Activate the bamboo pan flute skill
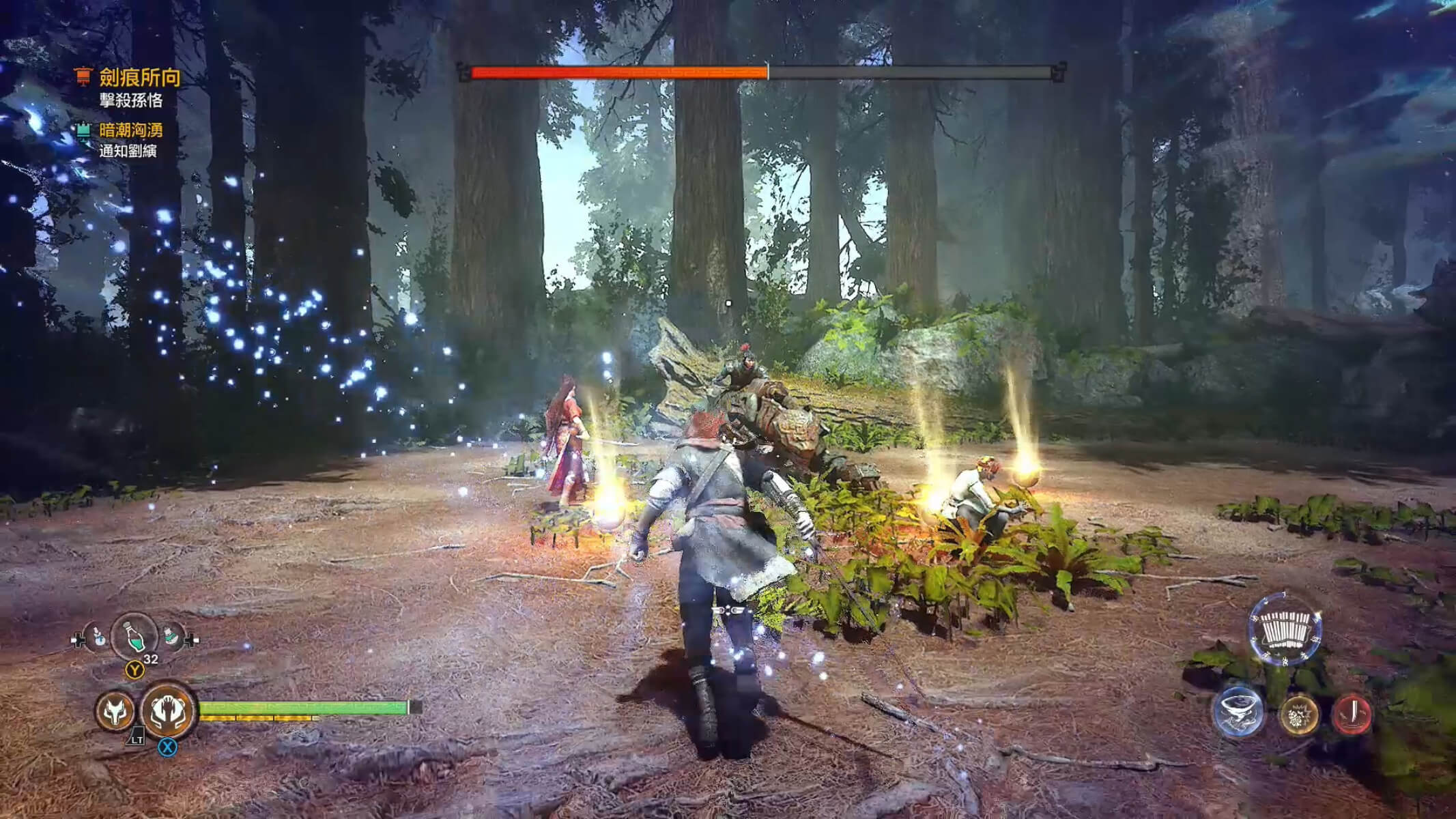1456x819 pixels. tap(1285, 631)
